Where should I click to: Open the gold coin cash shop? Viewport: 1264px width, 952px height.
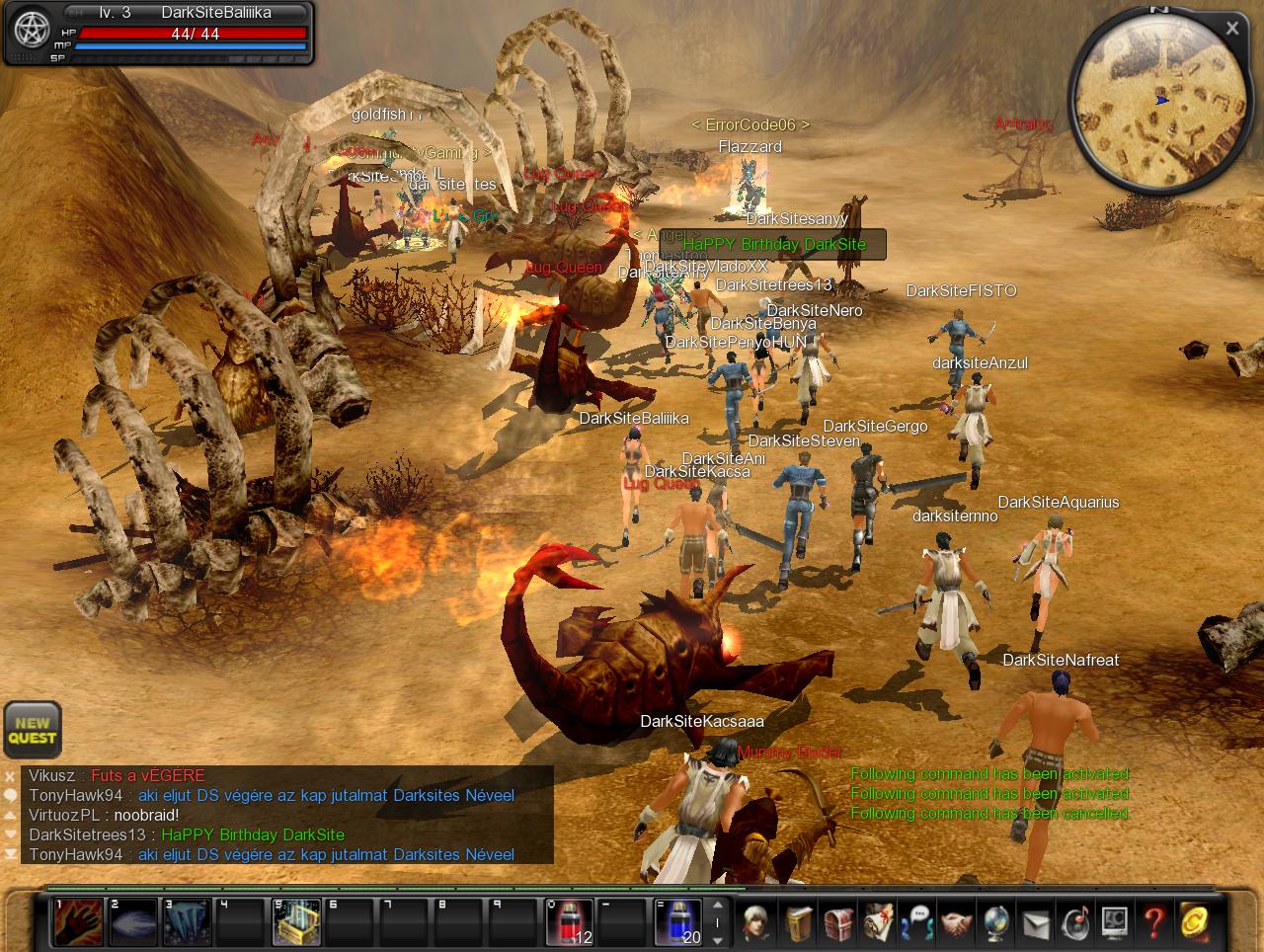tap(1194, 922)
